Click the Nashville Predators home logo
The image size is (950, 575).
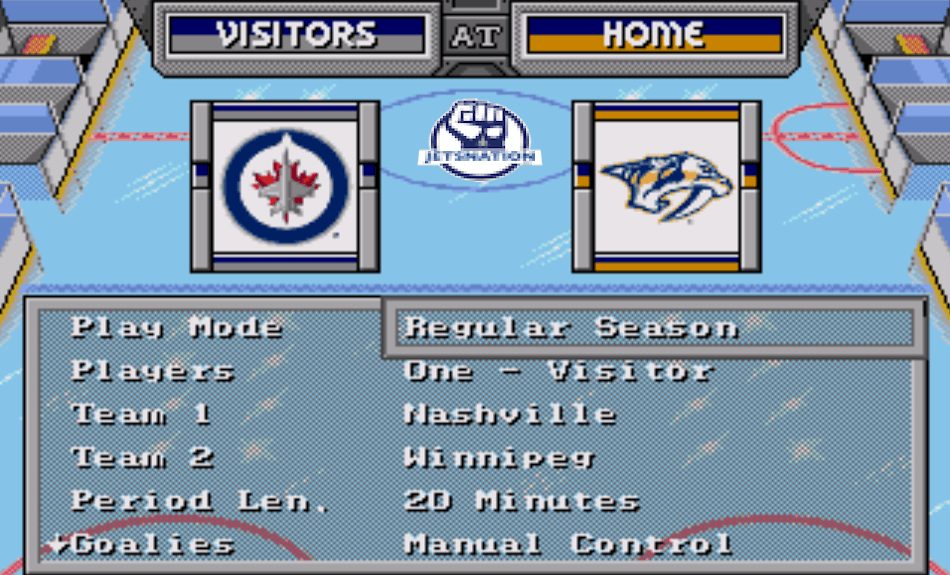pyautogui.click(x=666, y=186)
